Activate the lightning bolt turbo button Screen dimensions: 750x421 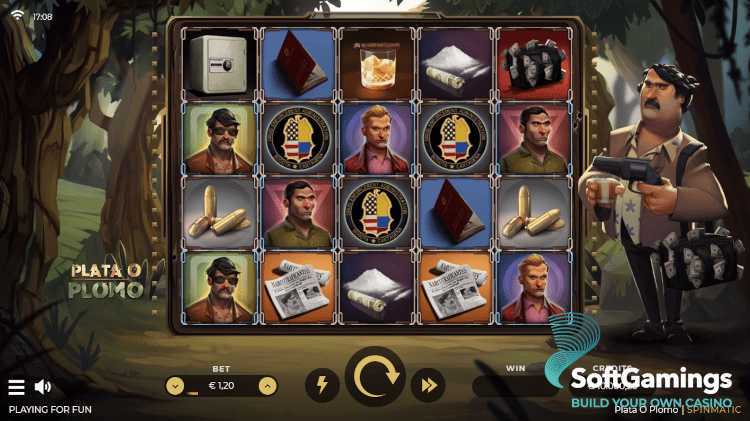click(321, 385)
